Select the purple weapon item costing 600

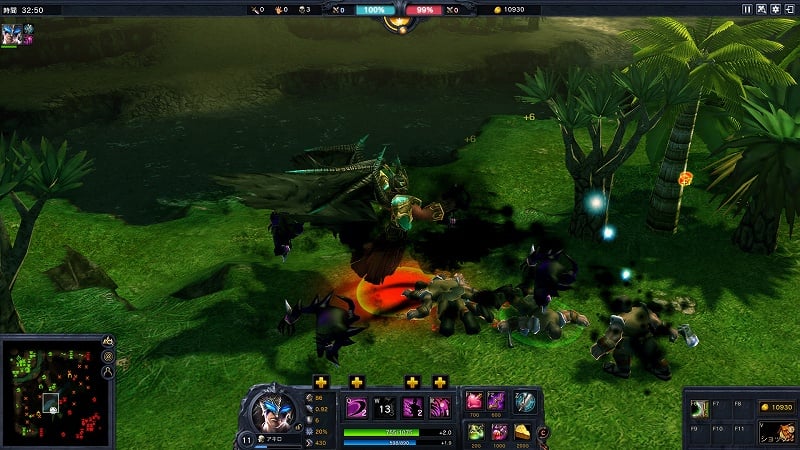tap(497, 401)
